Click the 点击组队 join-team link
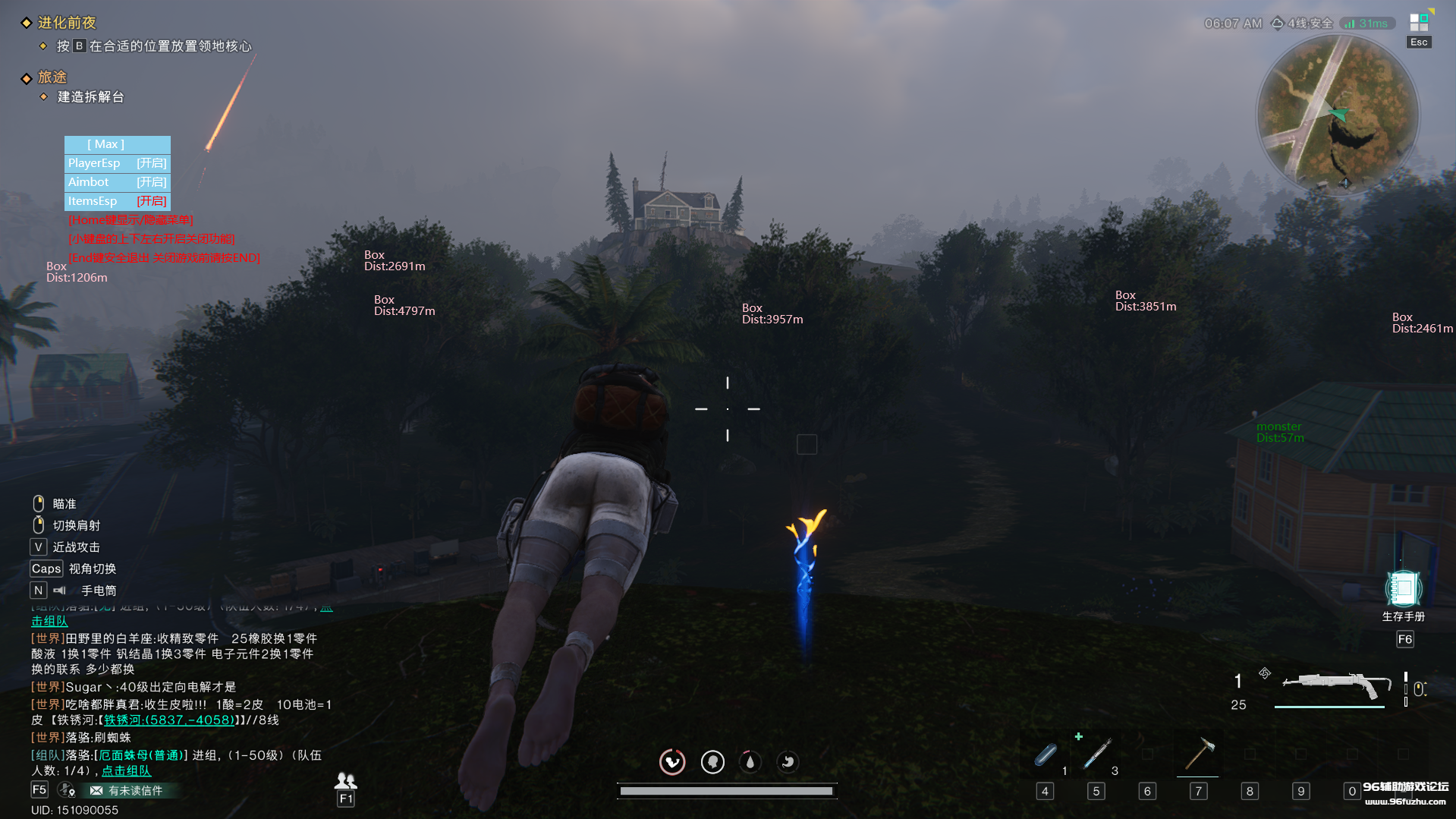Screen dimensions: 1456x819 click(126, 771)
